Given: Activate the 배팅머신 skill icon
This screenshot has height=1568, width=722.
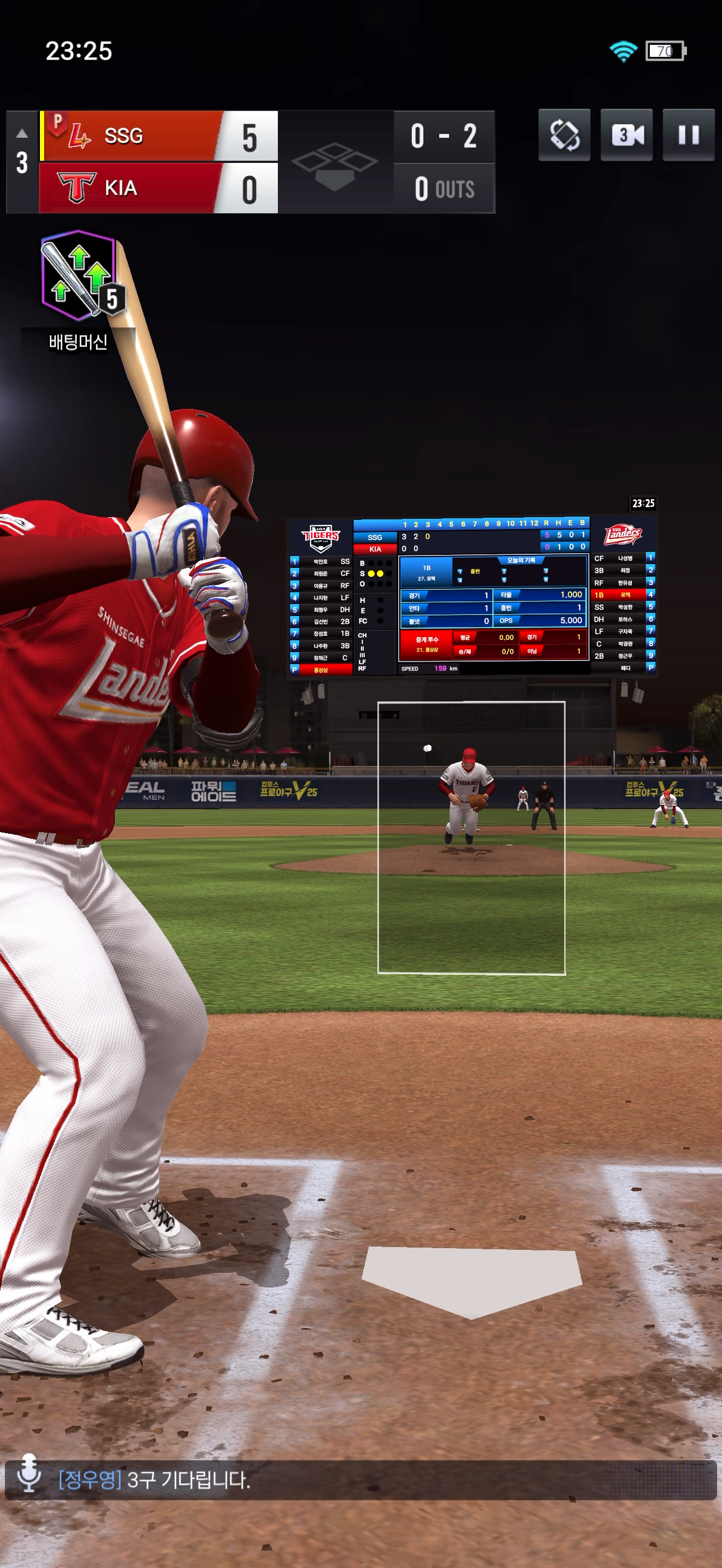Looking at the screenshot, I should (x=79, y=277).
